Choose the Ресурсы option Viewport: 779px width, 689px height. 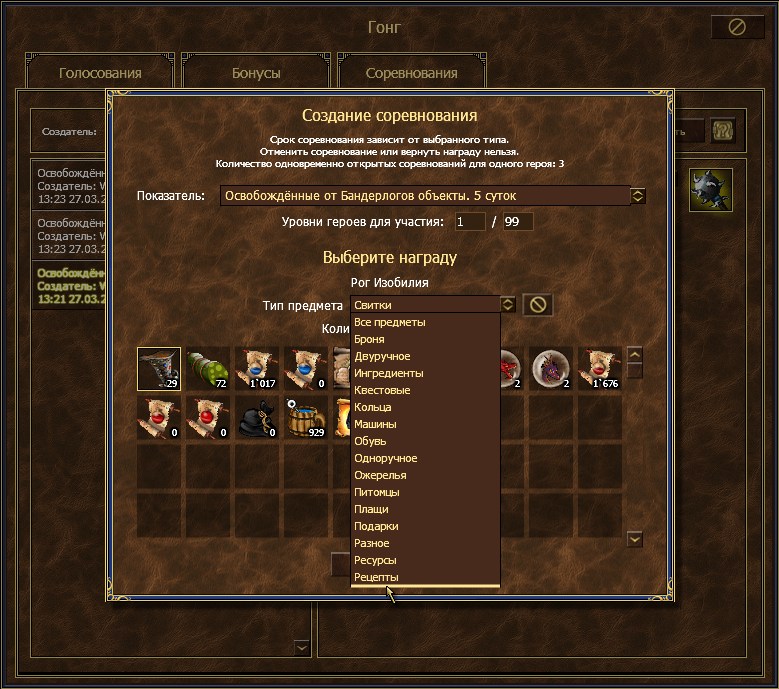(x=375, y=560)
